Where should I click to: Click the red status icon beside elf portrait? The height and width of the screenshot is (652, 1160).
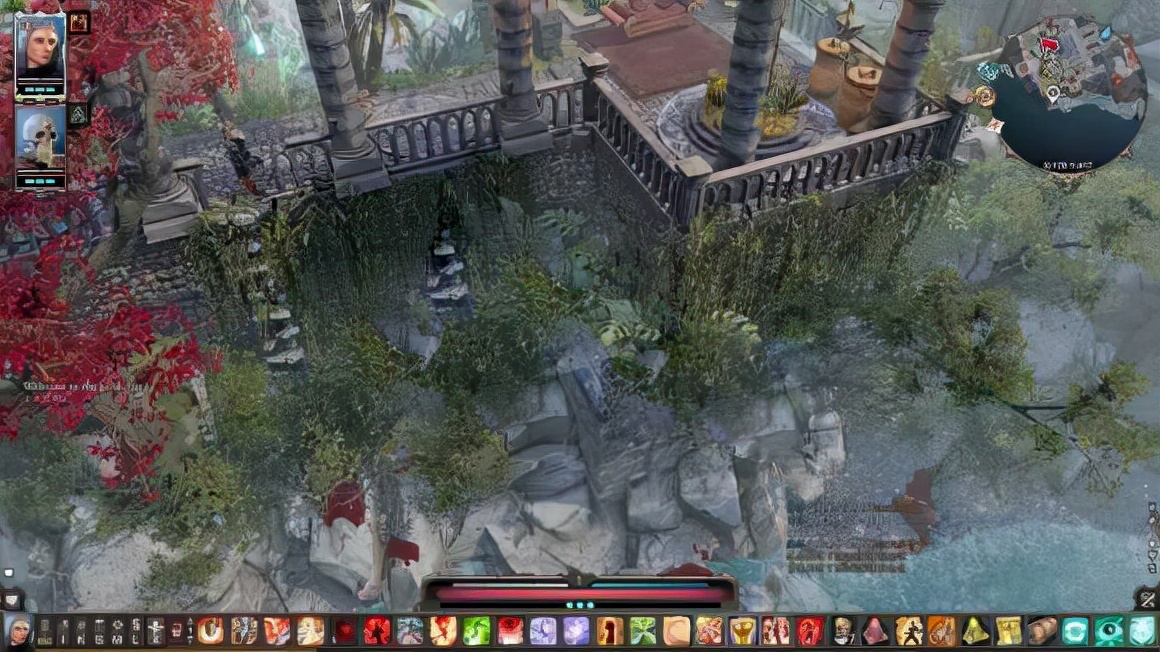(x=79, y=22)
